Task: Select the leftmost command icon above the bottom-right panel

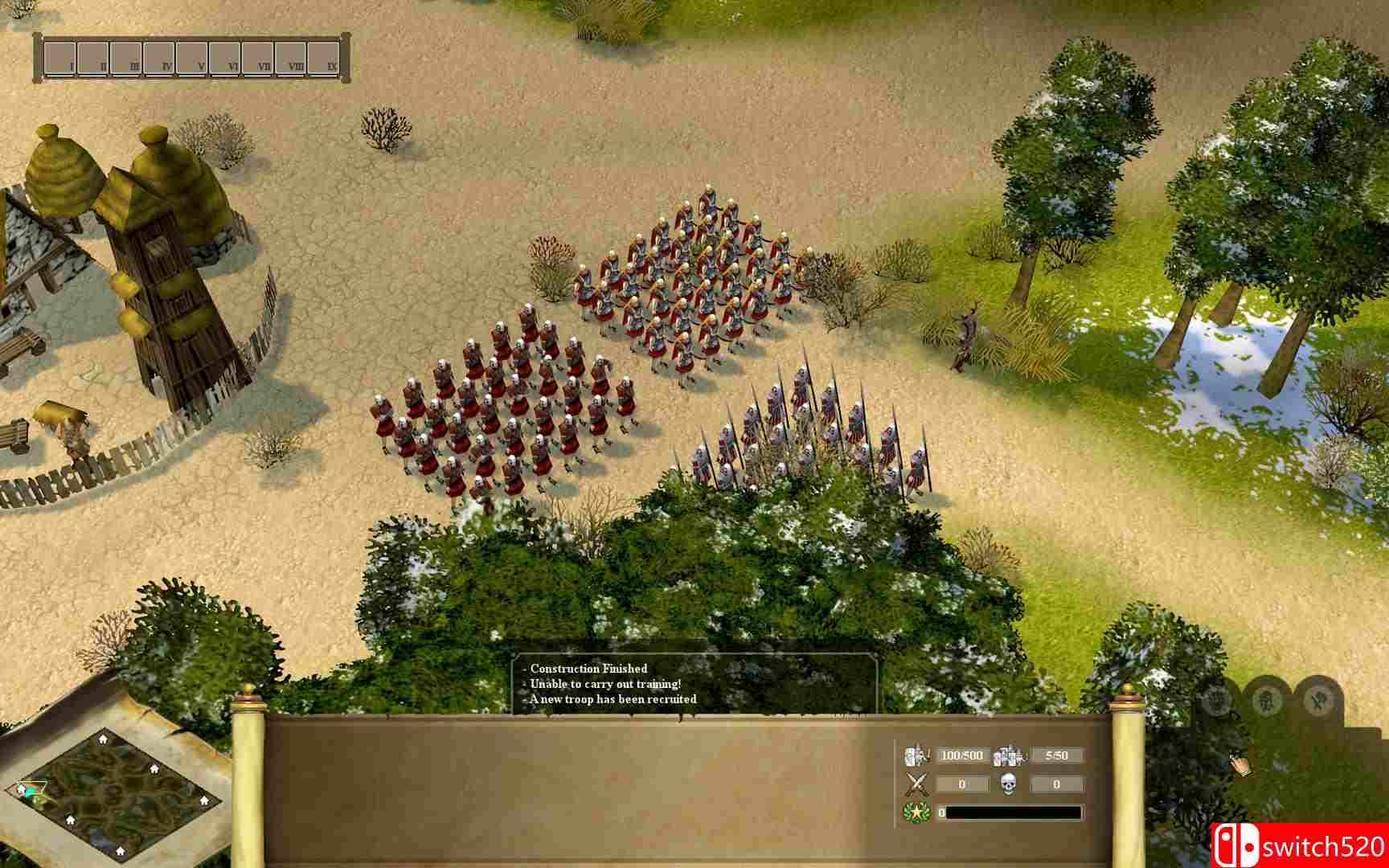Action: click(x=1216, y=699)
